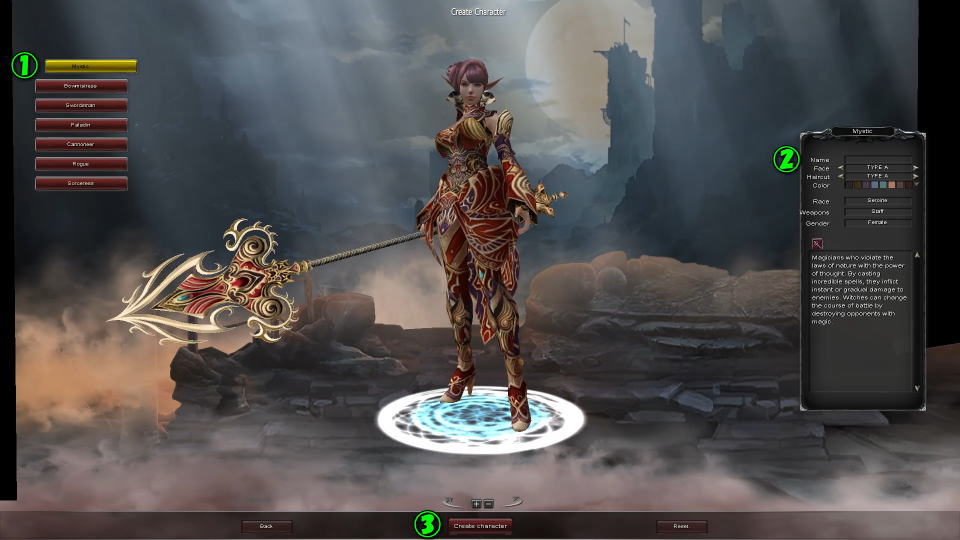
Task: Rotate the character preview left
Action: click(452, 501)
